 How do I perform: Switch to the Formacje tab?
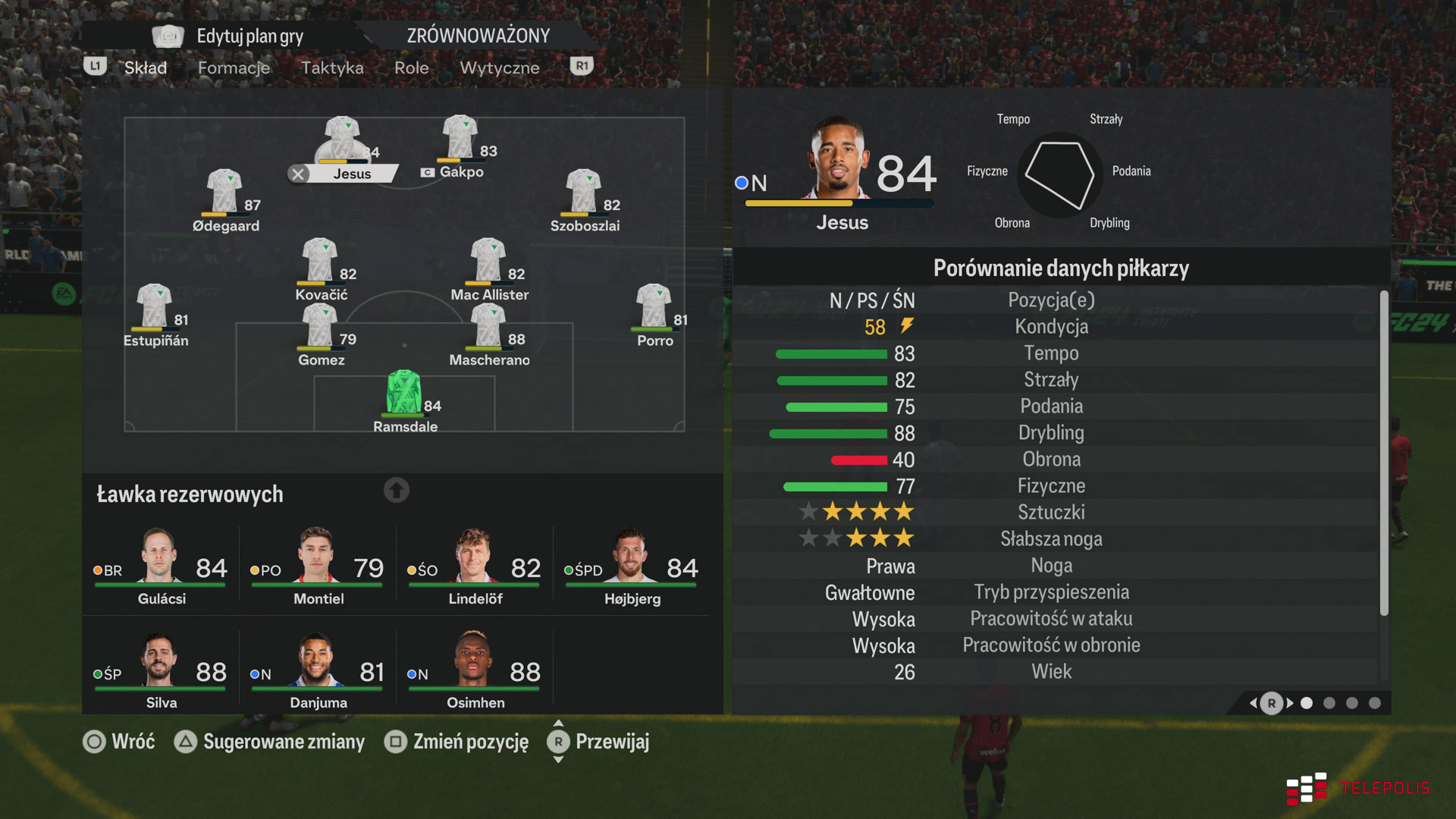tap(234, 67)
